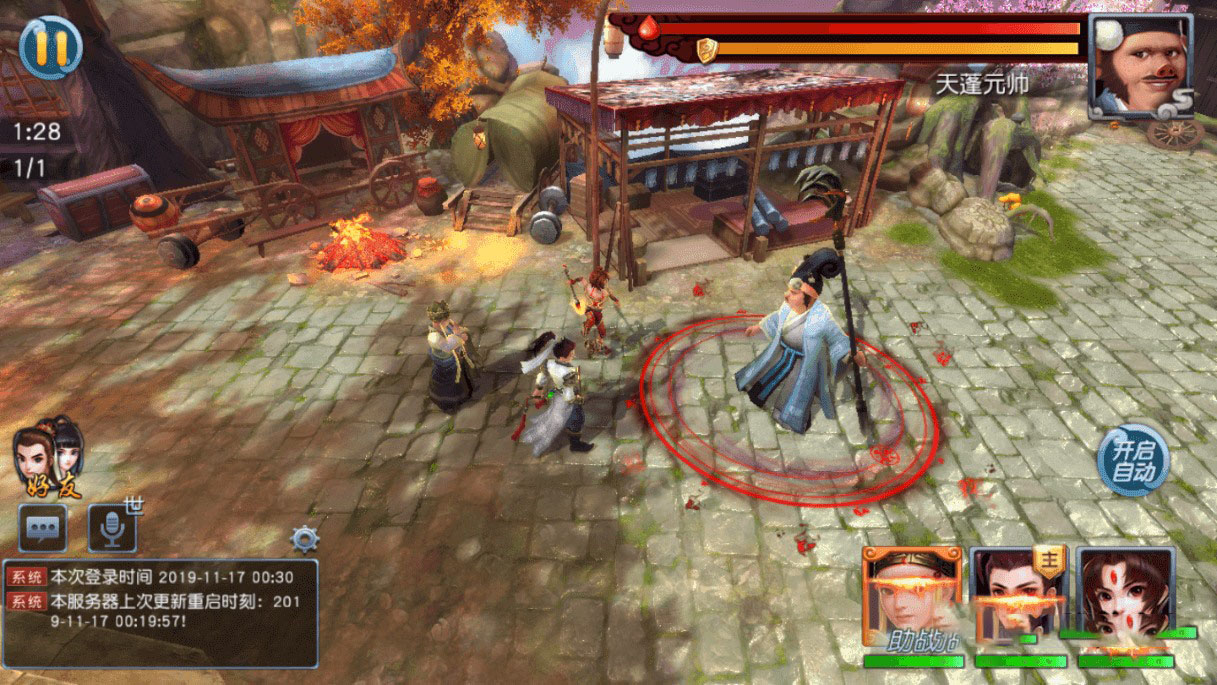Open chat settings gear icon

[305, 540]
